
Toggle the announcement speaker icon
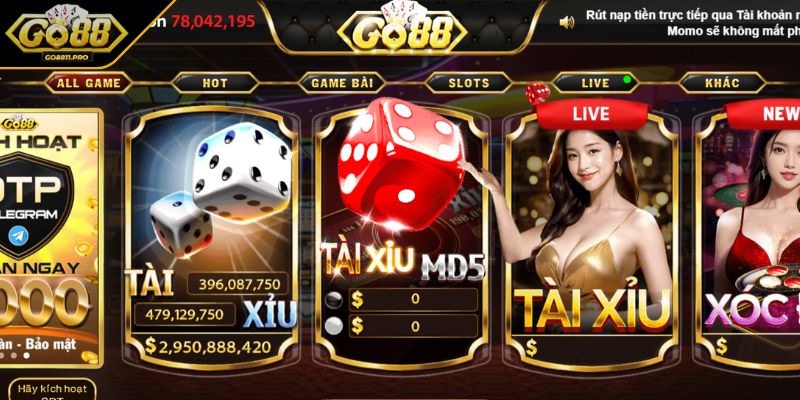567,21
